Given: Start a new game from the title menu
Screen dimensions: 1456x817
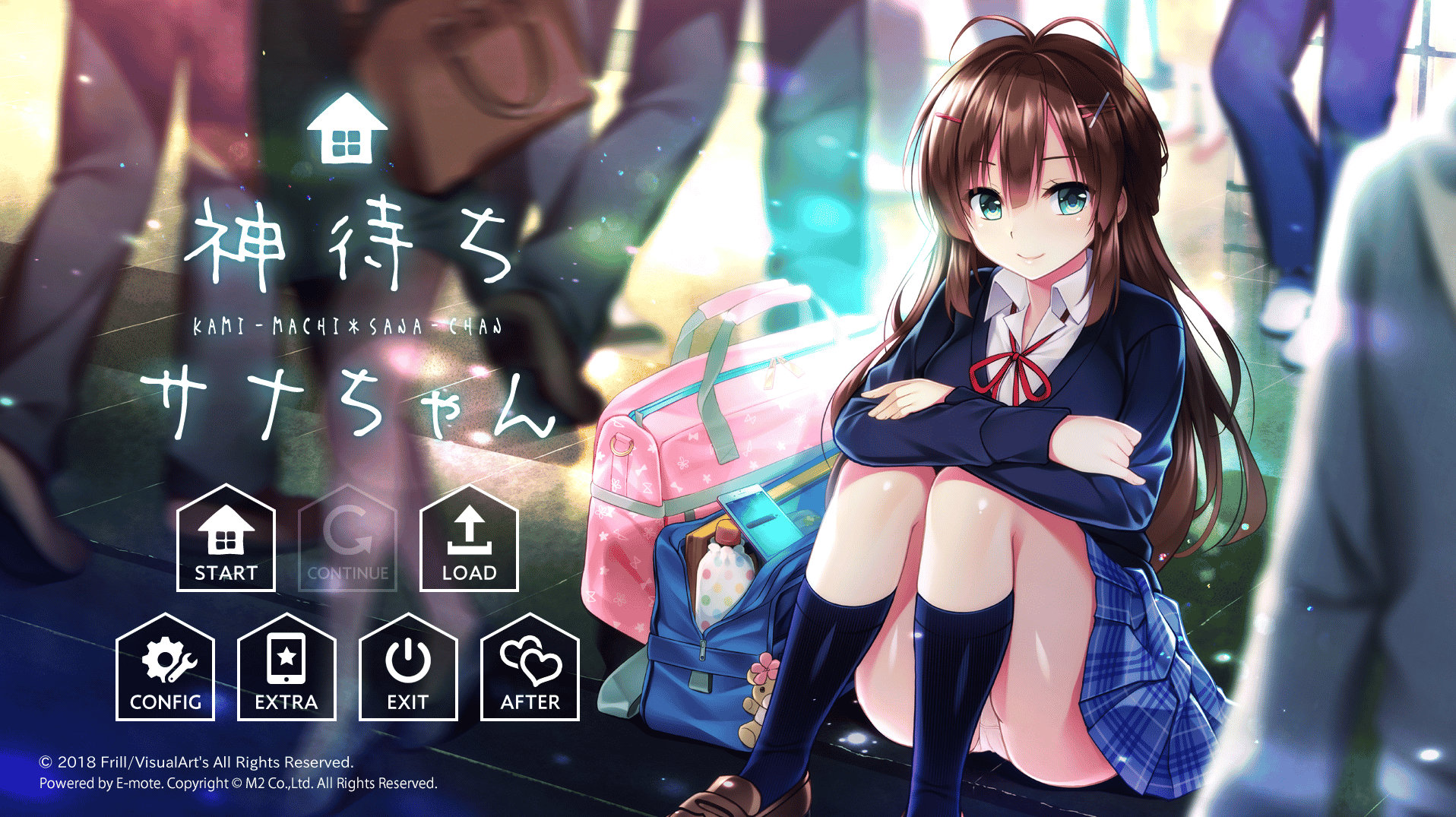Looking at the screenshot, I should coord(225,543).
